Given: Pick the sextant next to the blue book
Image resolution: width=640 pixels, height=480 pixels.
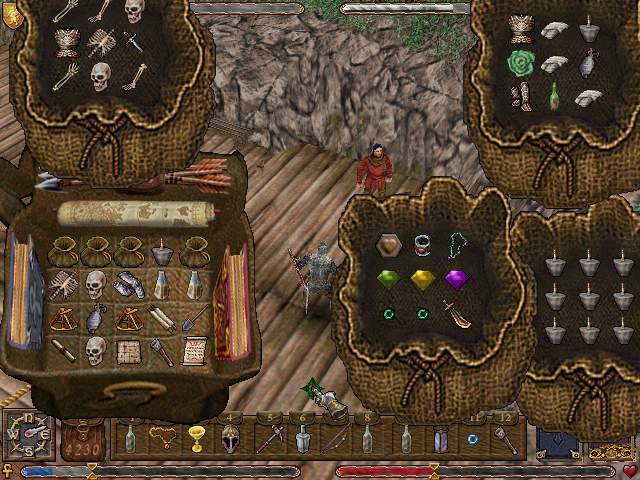Looking at the screenshot, I should pyautogui.click(x=63, y=318).
